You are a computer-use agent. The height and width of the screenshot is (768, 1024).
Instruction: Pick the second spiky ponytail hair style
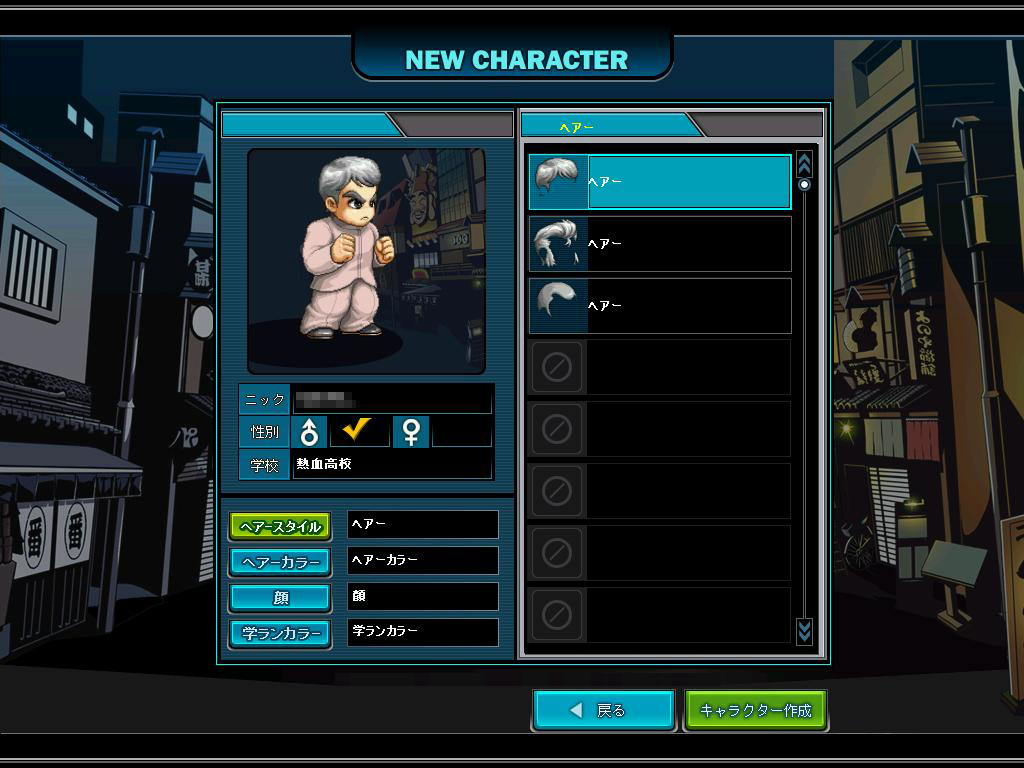(659, 244)
